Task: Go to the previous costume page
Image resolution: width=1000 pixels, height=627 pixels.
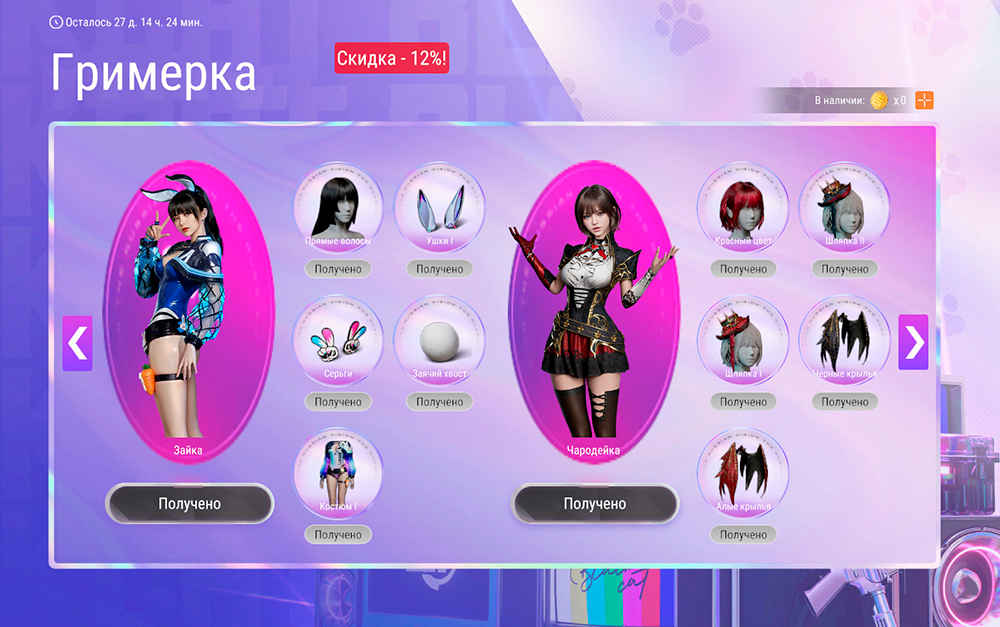Action: (77, 343)
